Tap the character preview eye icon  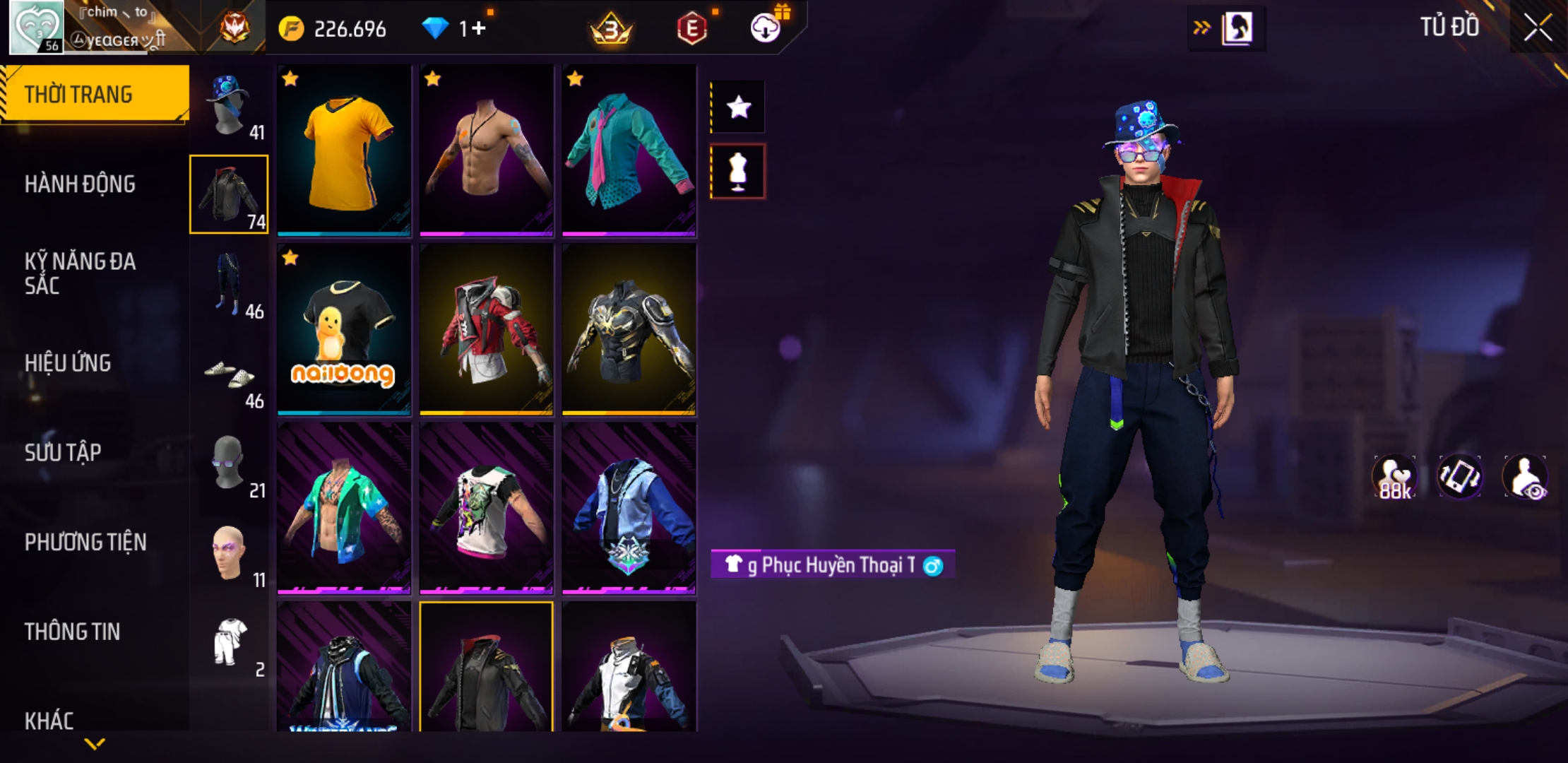[1526, 477]
